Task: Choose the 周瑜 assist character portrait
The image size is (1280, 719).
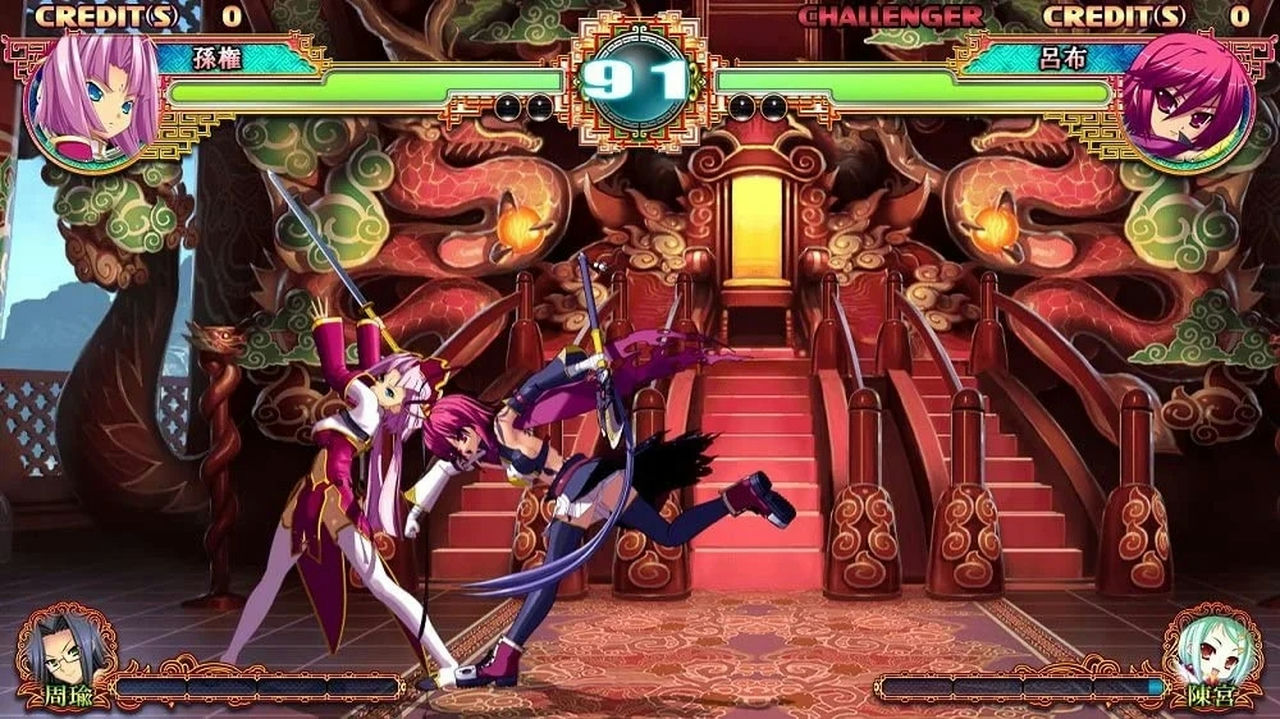Action: (x=65, y=652)
